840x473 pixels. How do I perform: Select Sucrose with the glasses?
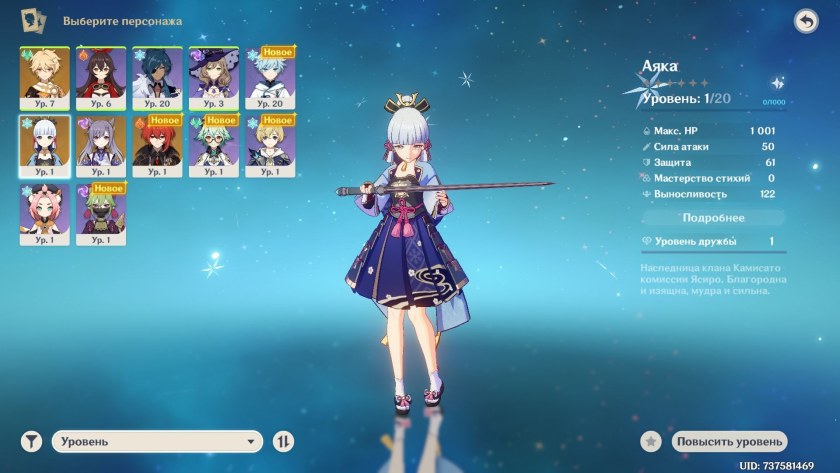click(213, 144)
